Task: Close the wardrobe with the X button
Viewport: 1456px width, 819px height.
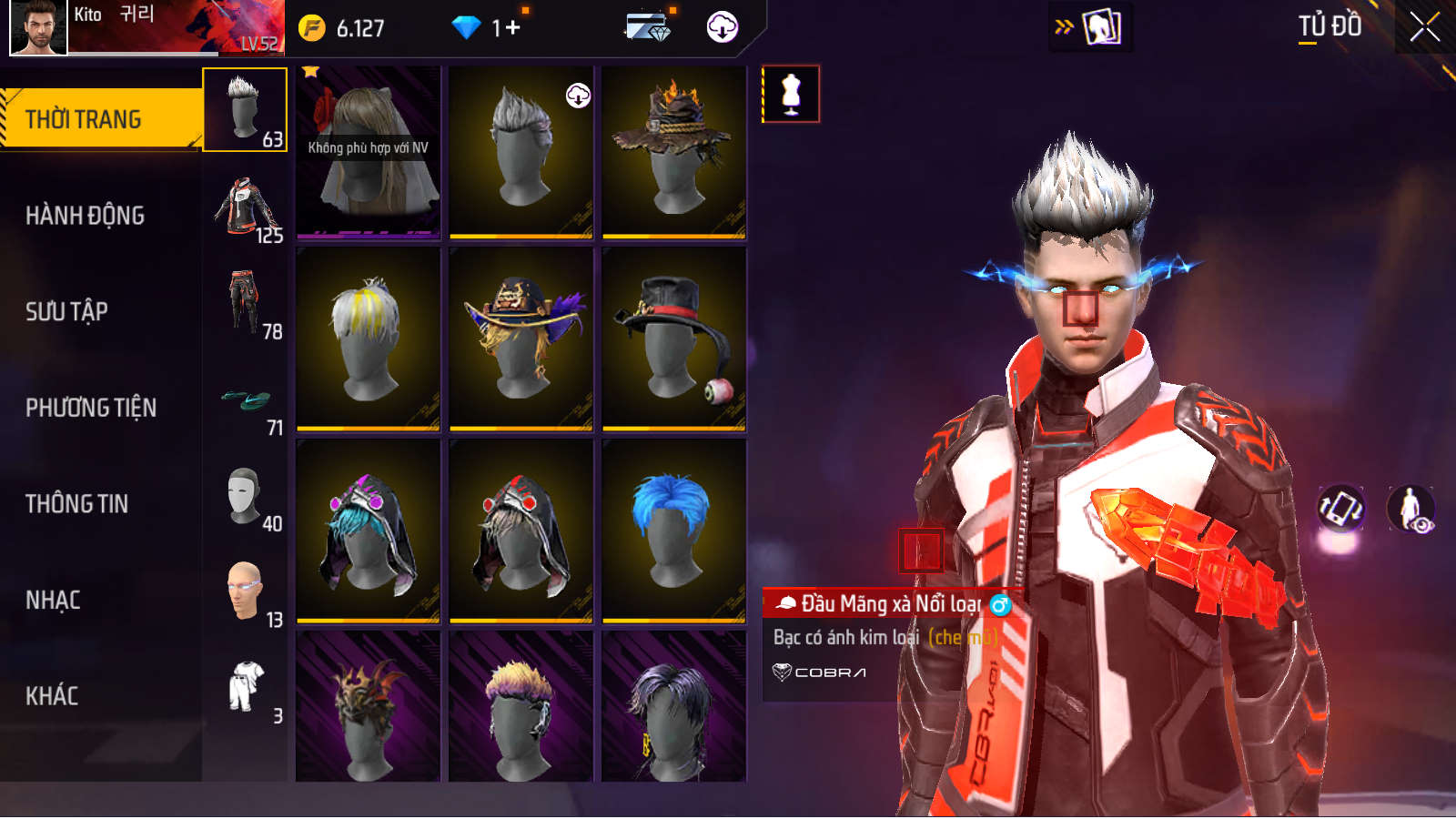Action: click(1424, 27)
